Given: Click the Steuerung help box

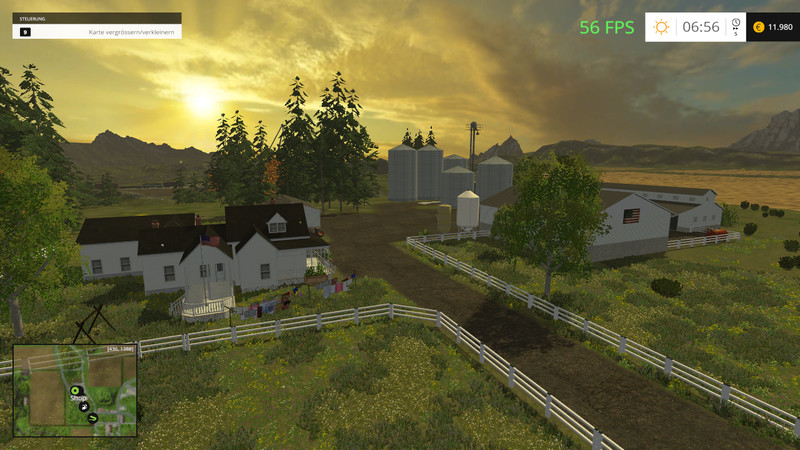Looking at the screenshot, I should point(97,25).
